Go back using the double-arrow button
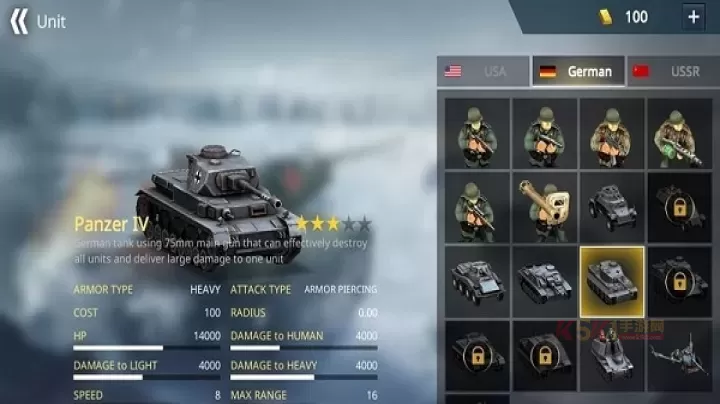This screenshot has width=720, height=404. [19, 21]
